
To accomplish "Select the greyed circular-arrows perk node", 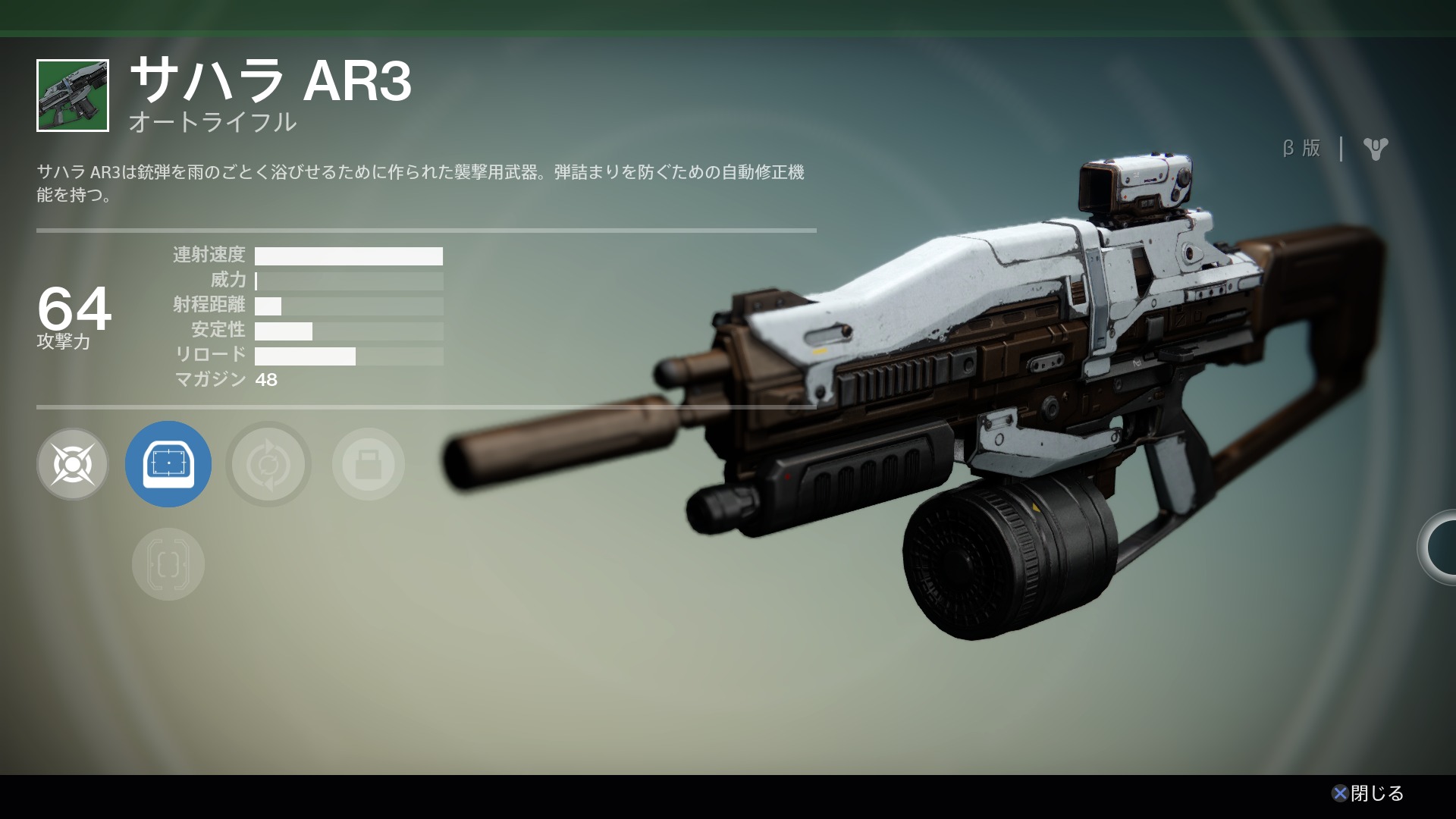I will click(x=268, y=463).
